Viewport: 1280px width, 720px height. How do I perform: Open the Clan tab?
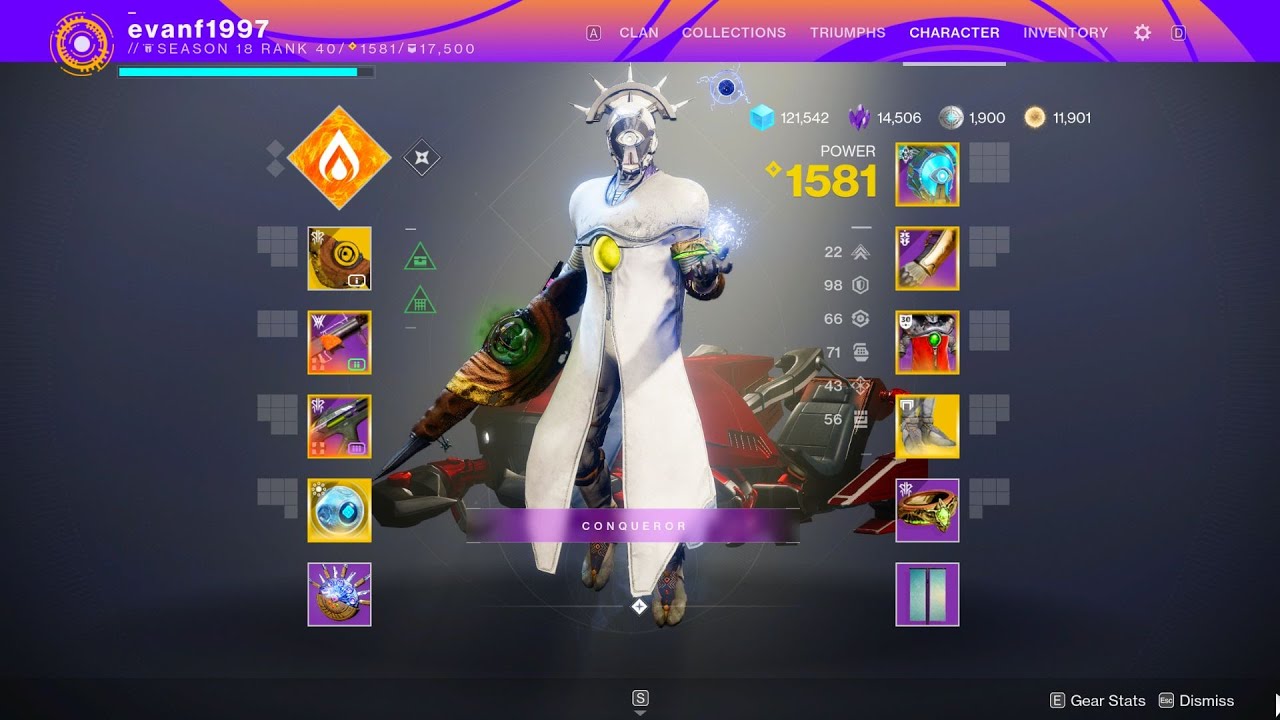coord(638,33)
